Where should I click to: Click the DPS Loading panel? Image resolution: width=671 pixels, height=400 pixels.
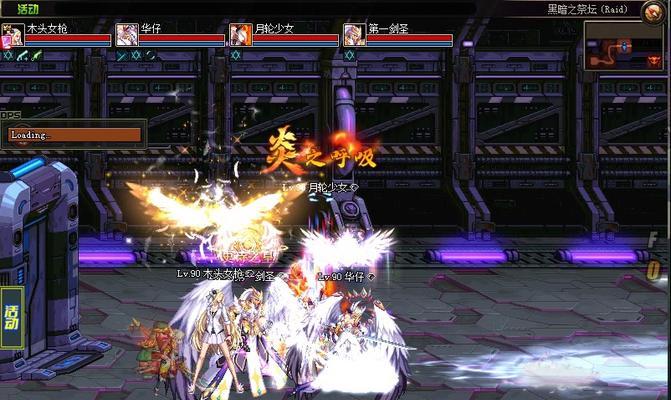pyautogui.click(x=74, y=135)
